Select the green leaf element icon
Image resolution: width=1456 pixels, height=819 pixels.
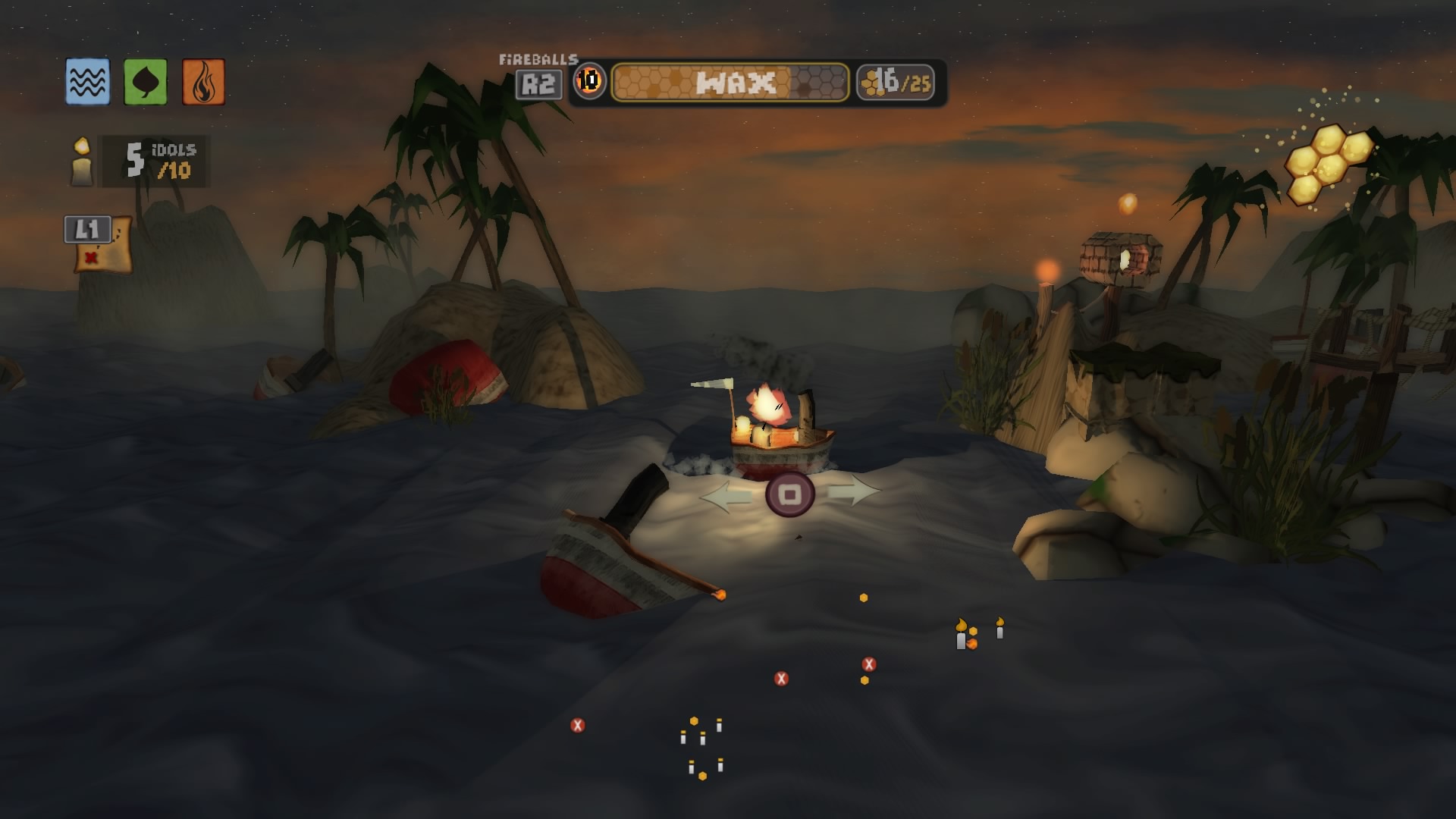pyautogui.click(x=145, y=81)
